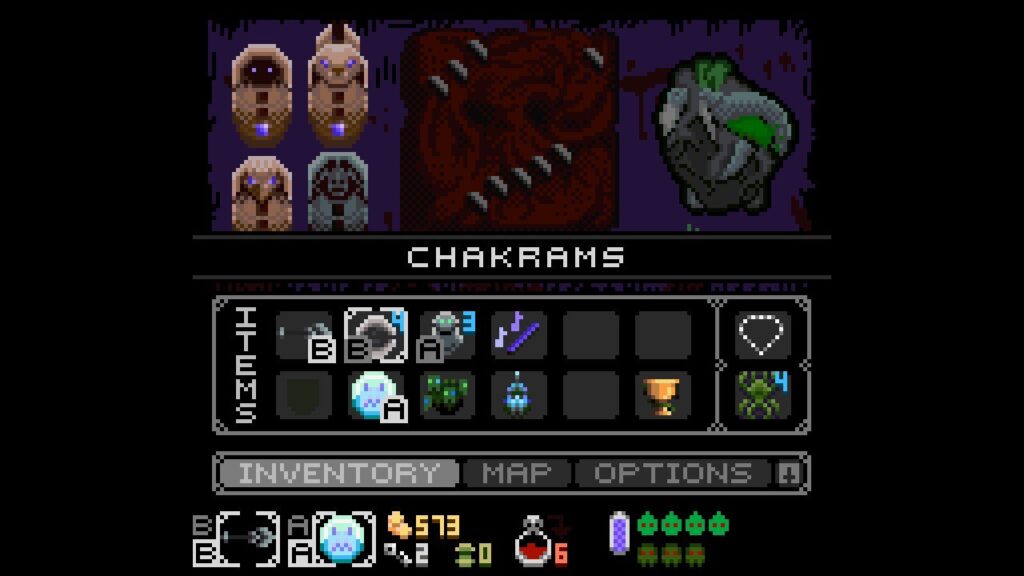Screen dimensions: 1024x576
Task: Pick the blue ghost face item
Action: [x=374, y=396]
